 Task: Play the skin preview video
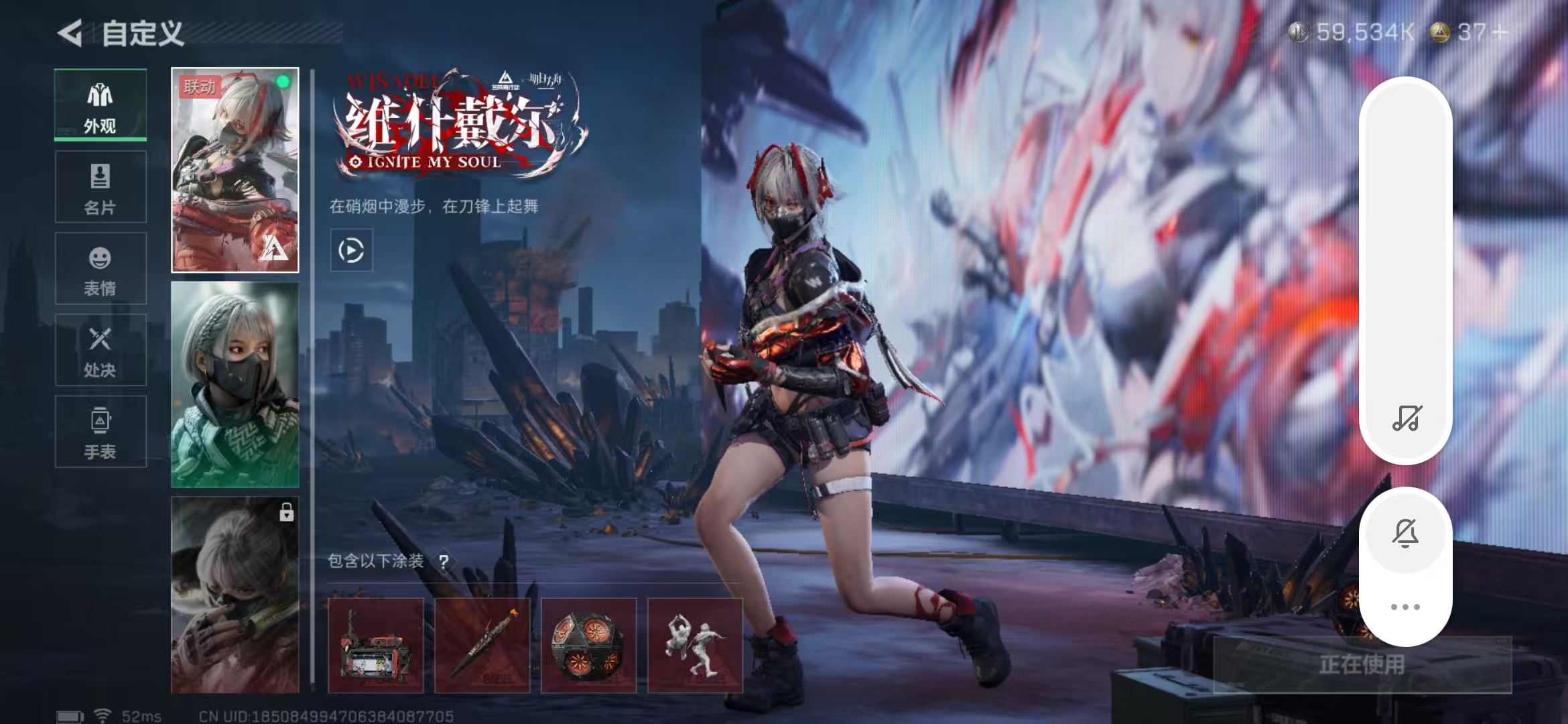click(351, 250)
